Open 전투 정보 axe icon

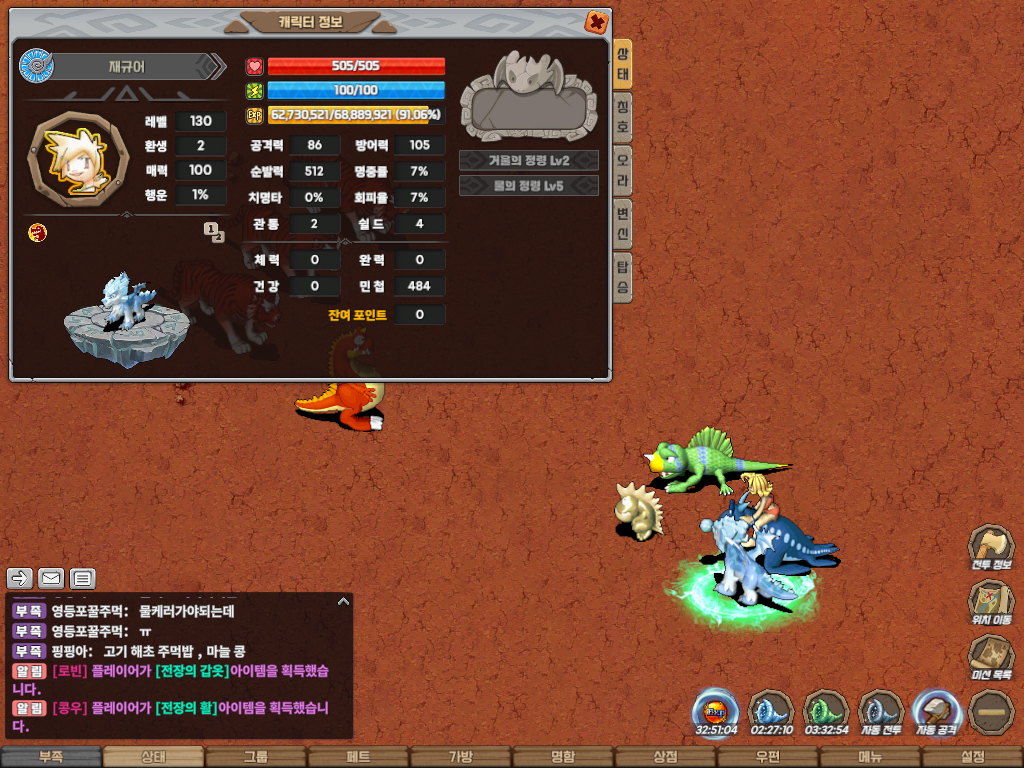pos(990,548)
